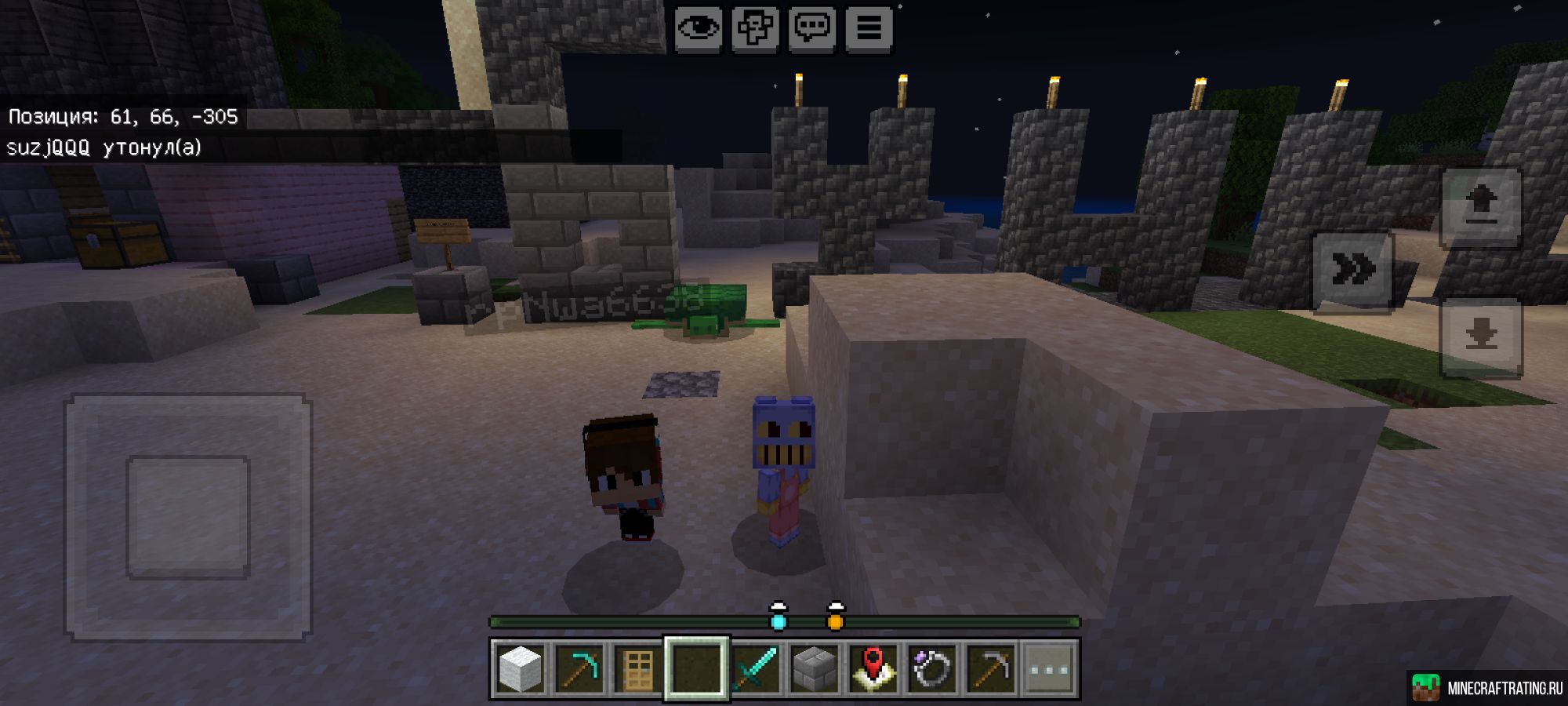Tap the double-chevron sprint button

(x=1352, y=268)
